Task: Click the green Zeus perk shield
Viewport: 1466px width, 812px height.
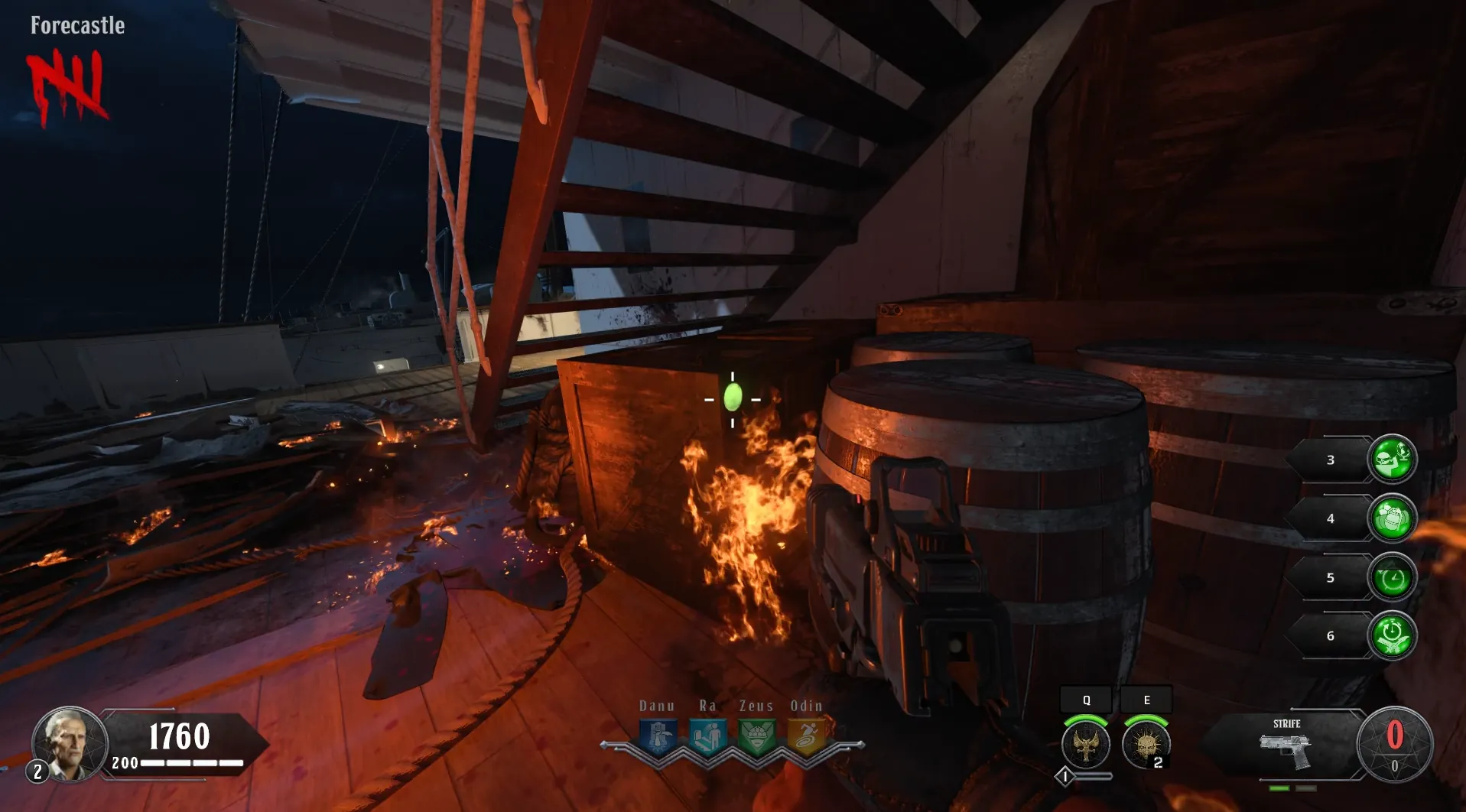Action: (x=757, y=738)
